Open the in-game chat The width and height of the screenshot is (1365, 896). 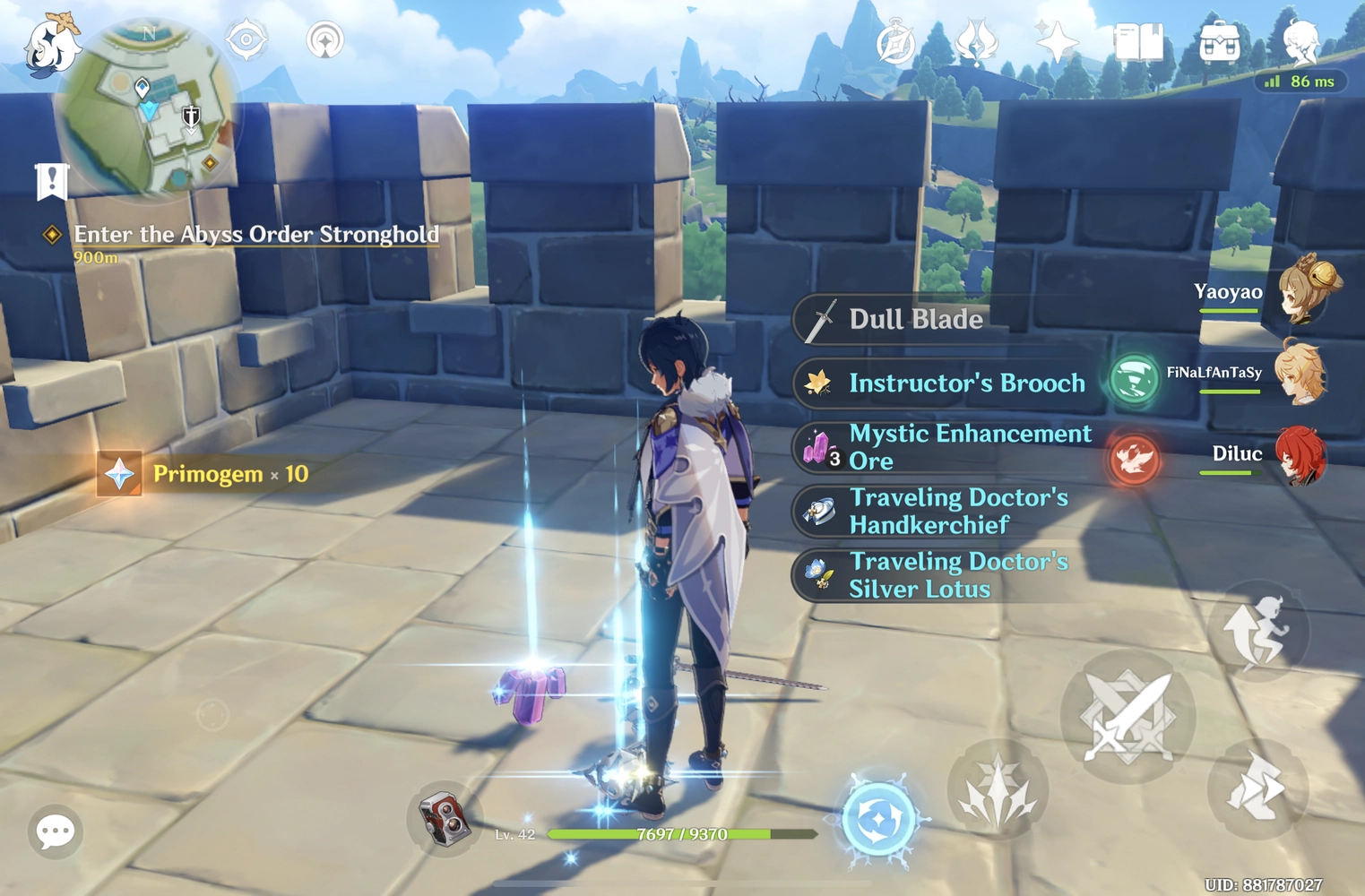(x=56, y=831)
